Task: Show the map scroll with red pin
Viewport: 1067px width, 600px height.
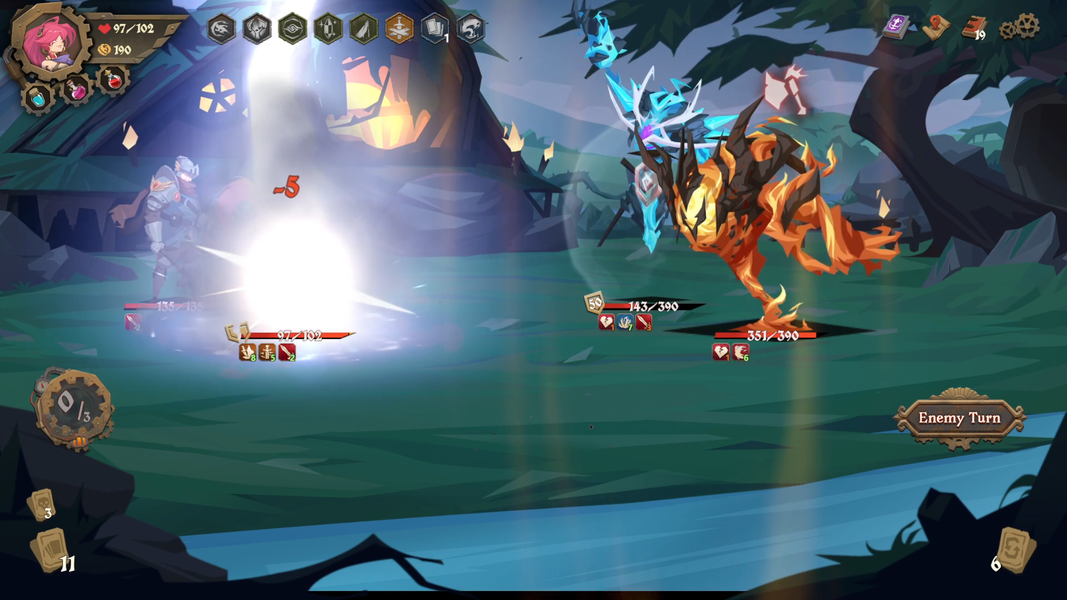Action: [x=935, y=28]
